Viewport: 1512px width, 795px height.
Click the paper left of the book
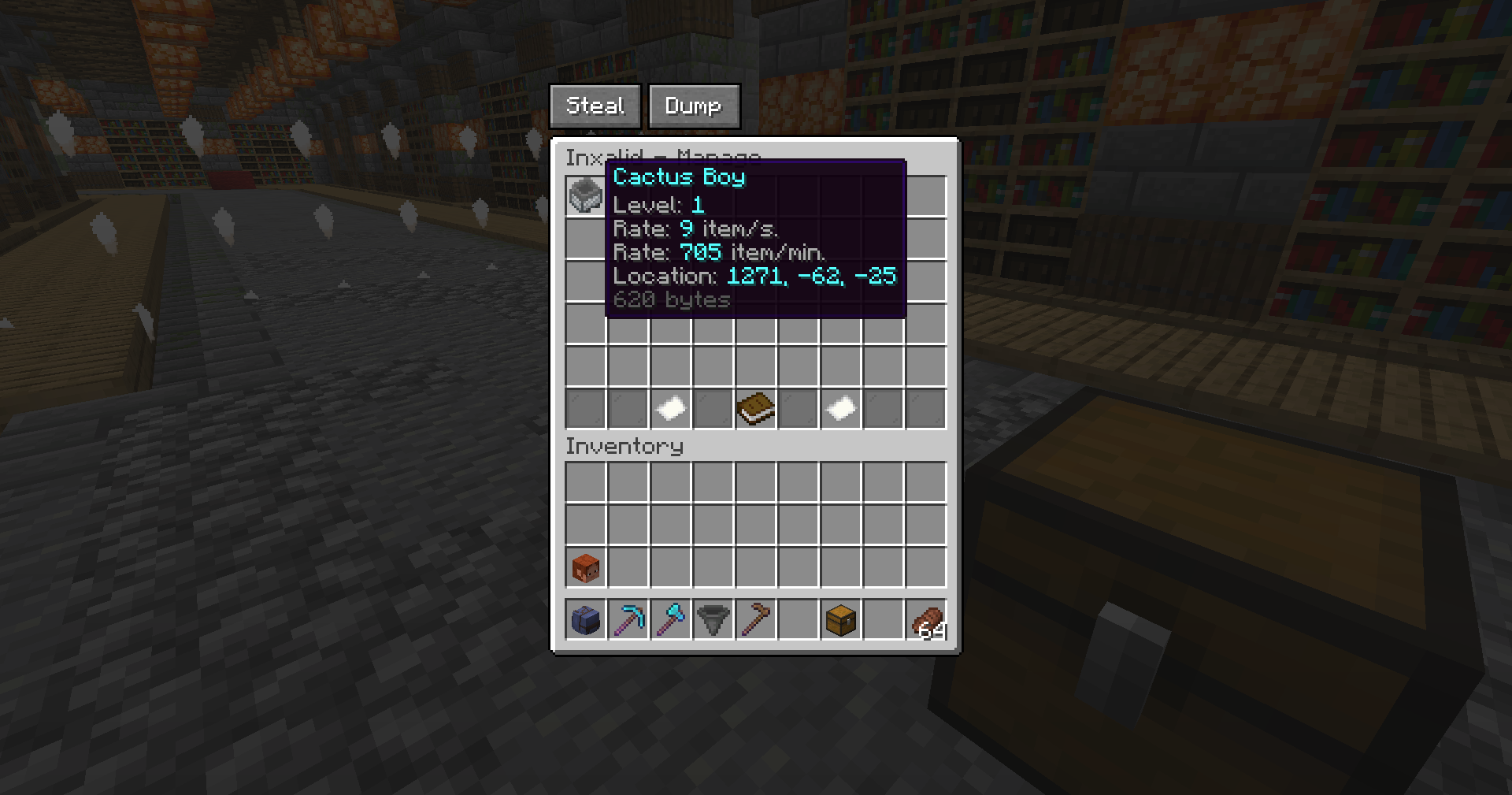[x=670, y=409]
